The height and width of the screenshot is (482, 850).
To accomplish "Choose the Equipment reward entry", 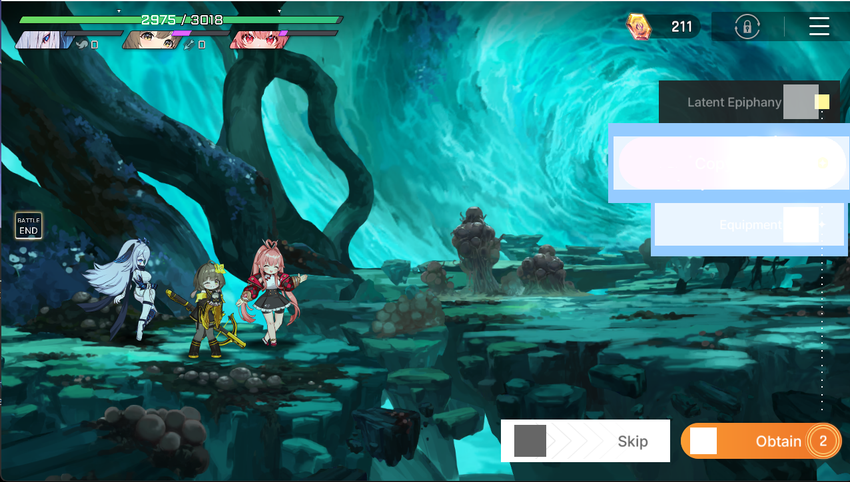I will pos(750,225).
